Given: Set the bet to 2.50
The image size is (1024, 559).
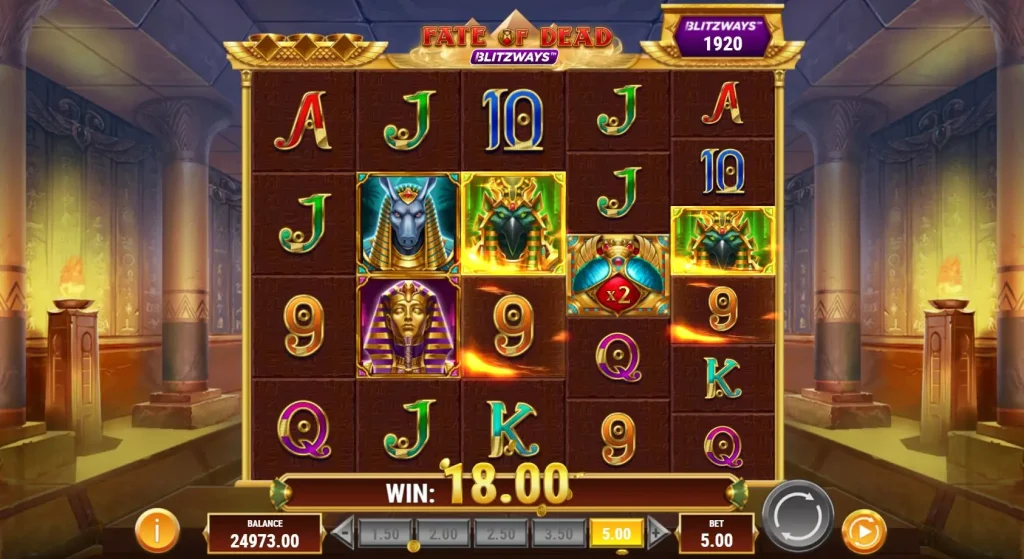Looking at the screenshot, I should click(501, 532).
